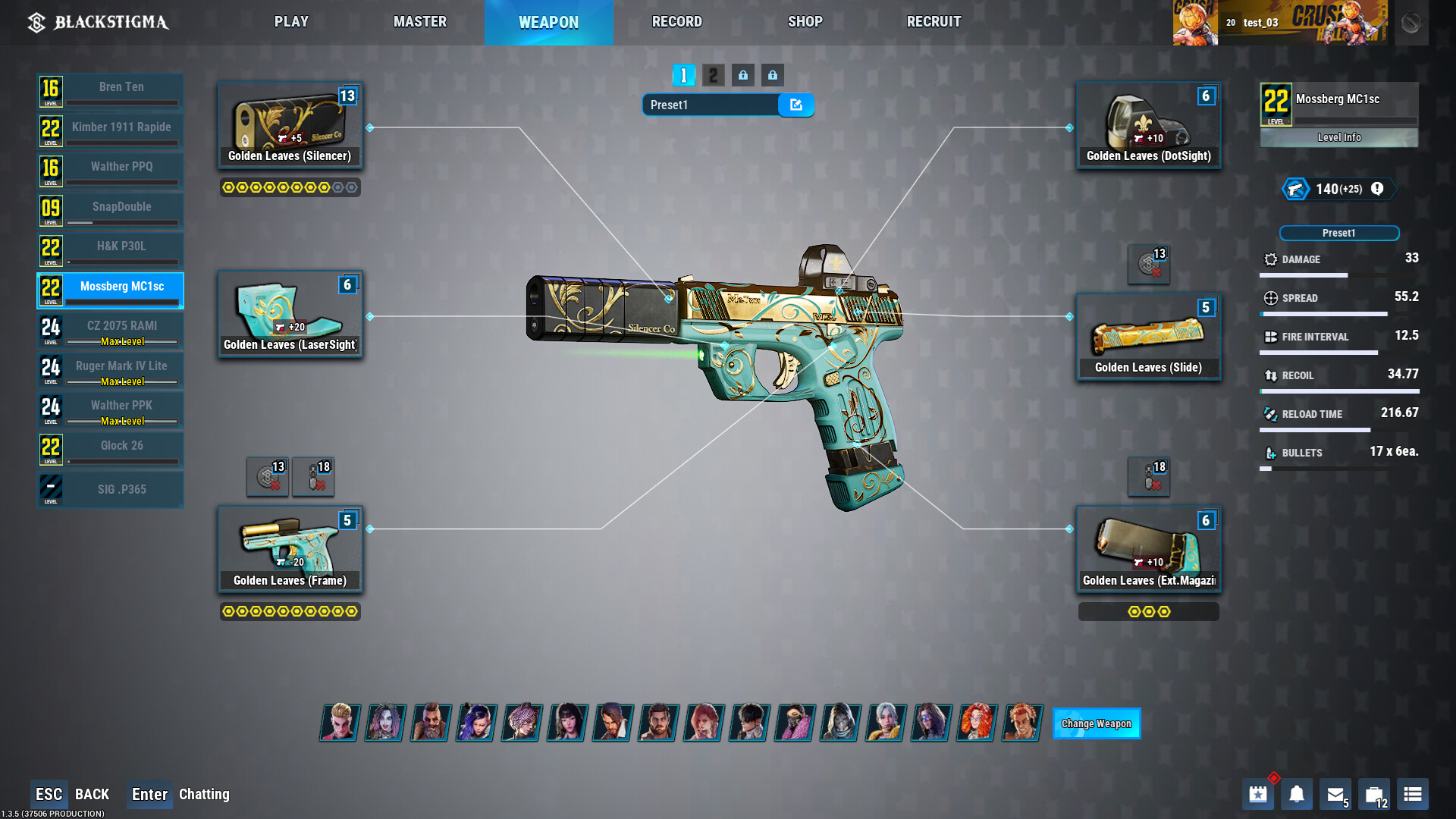Select the Golden Leaves (LaserSight) attachment
The width and height of the screenshot is (1456, 819).
[x=290, y=314]
